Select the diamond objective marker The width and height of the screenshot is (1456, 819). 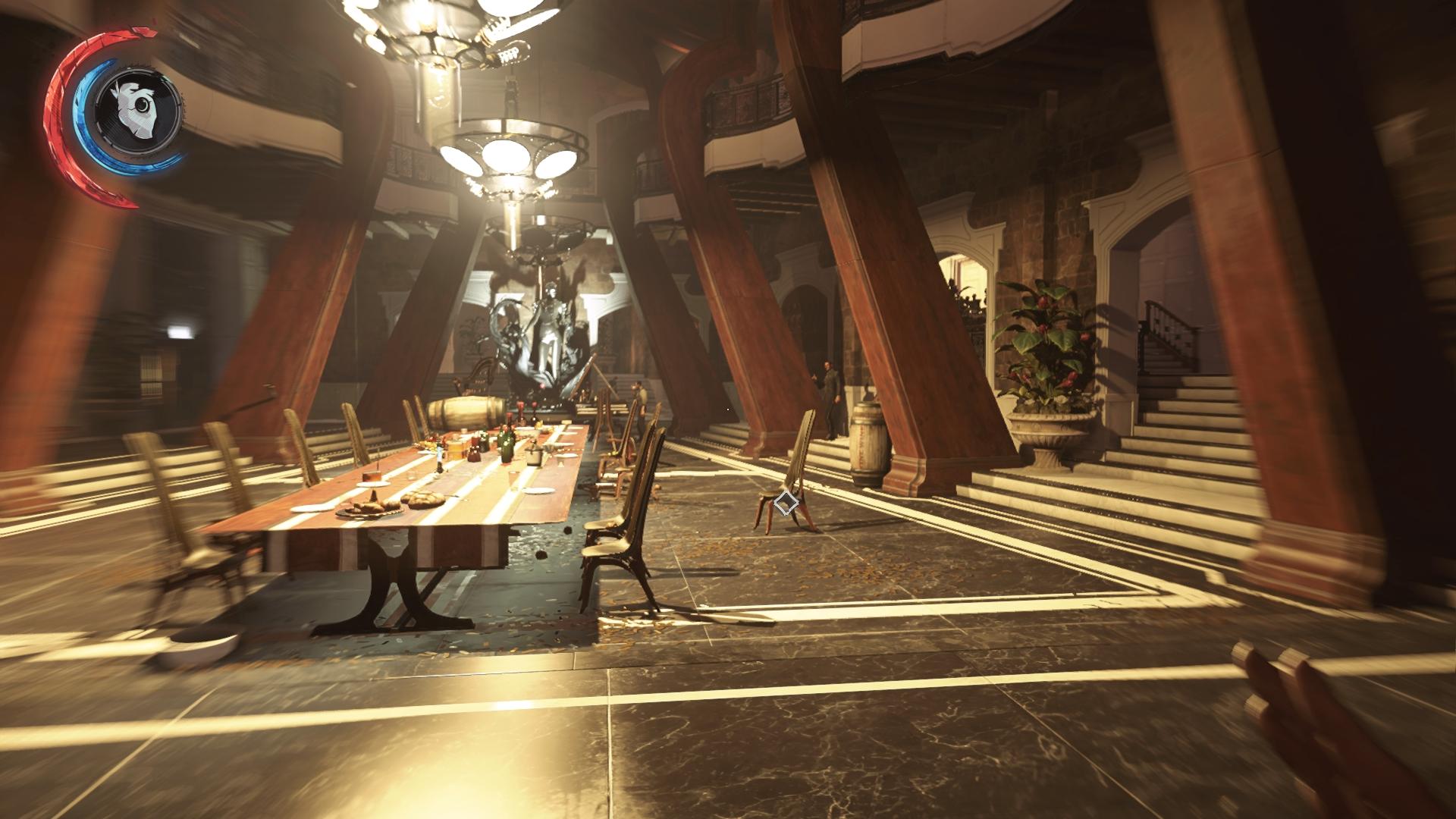coord(786,503)
